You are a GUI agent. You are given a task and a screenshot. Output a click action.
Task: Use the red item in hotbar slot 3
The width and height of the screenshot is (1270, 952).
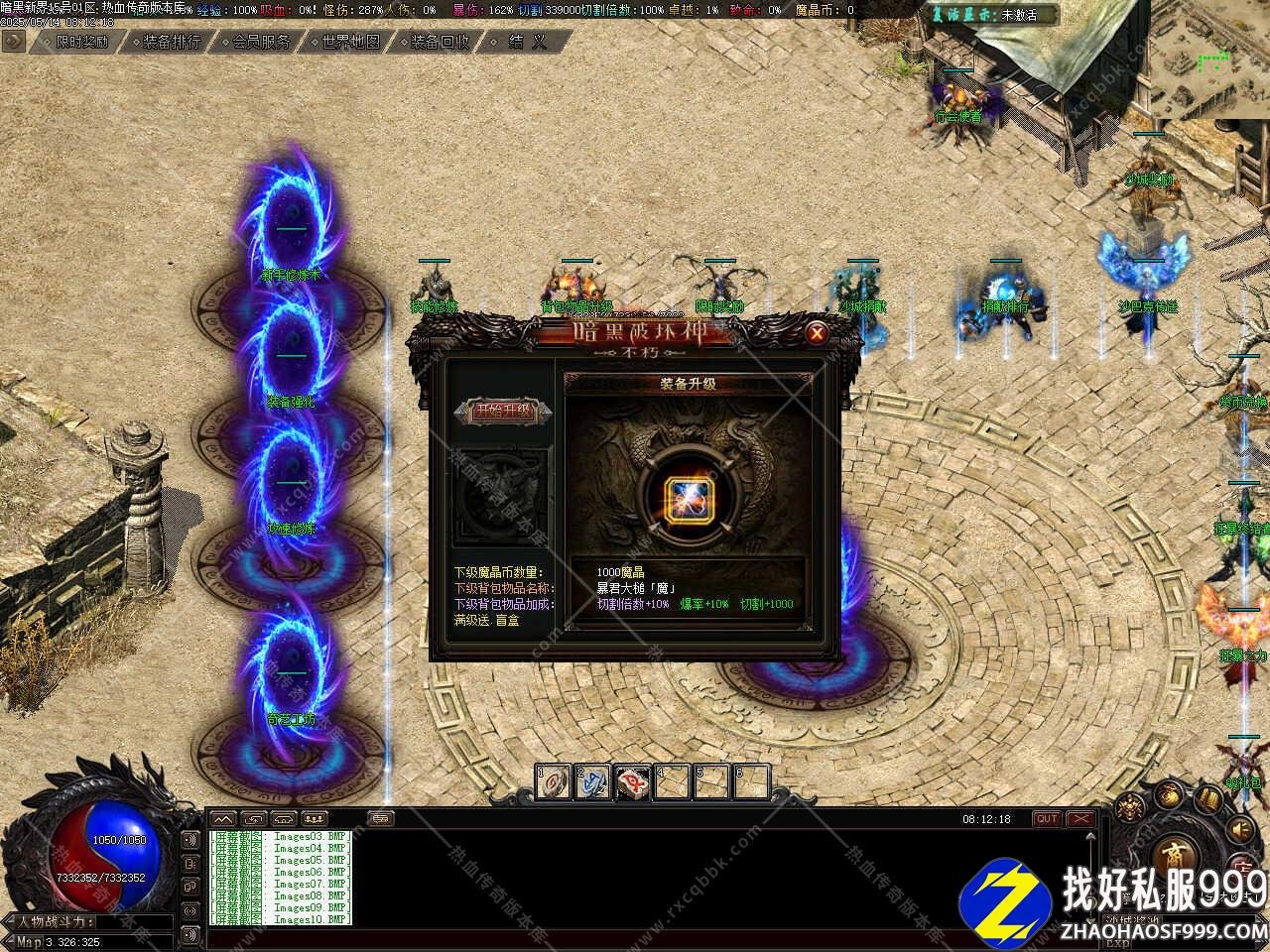click(x=633, y=782)
